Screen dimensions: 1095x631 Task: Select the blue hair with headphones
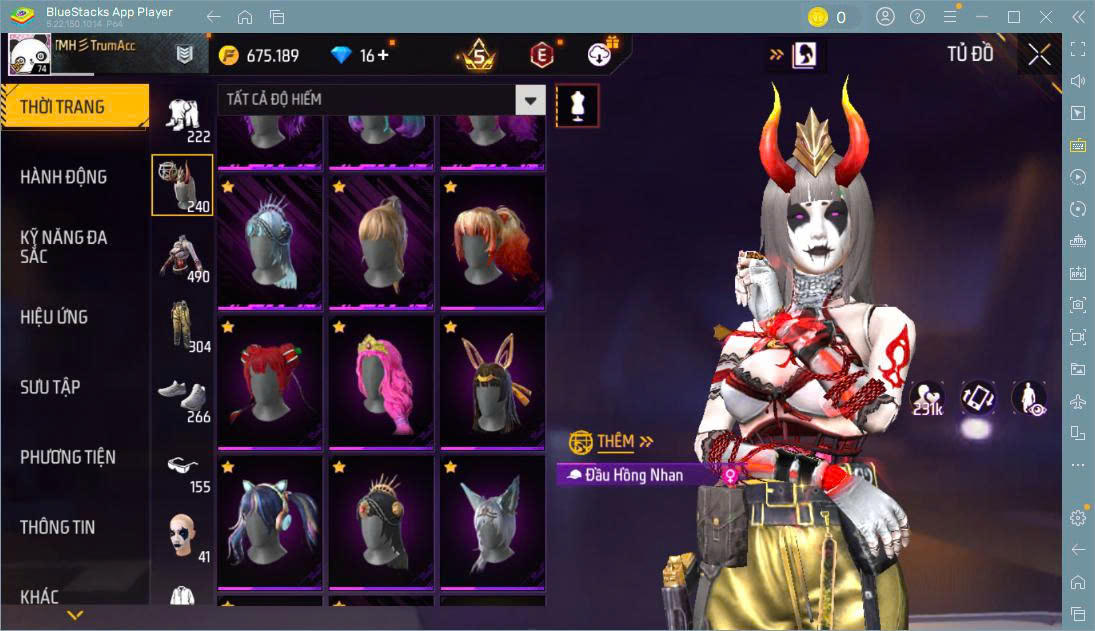pos(268,520)
